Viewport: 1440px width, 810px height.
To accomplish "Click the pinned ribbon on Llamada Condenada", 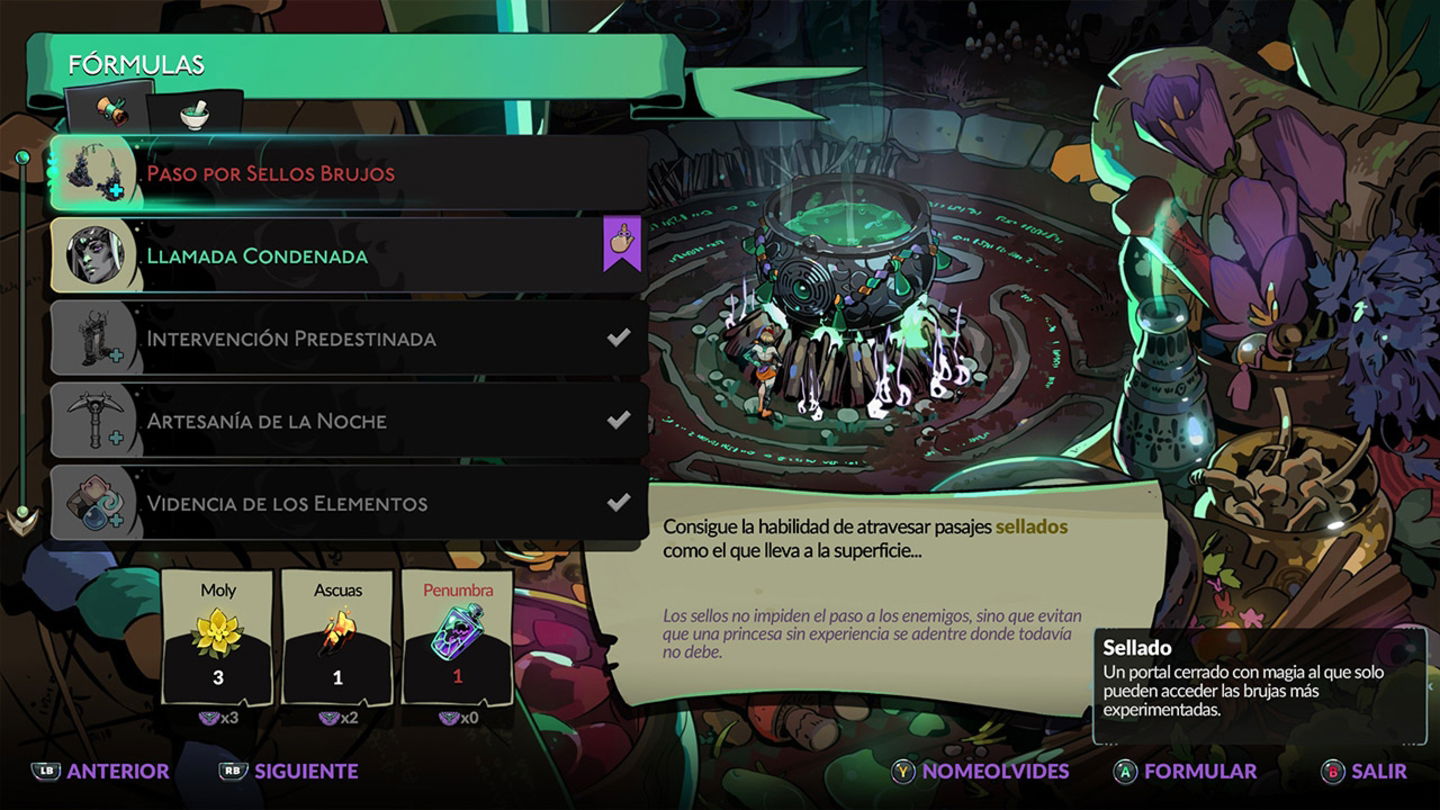I will [621, 244].
